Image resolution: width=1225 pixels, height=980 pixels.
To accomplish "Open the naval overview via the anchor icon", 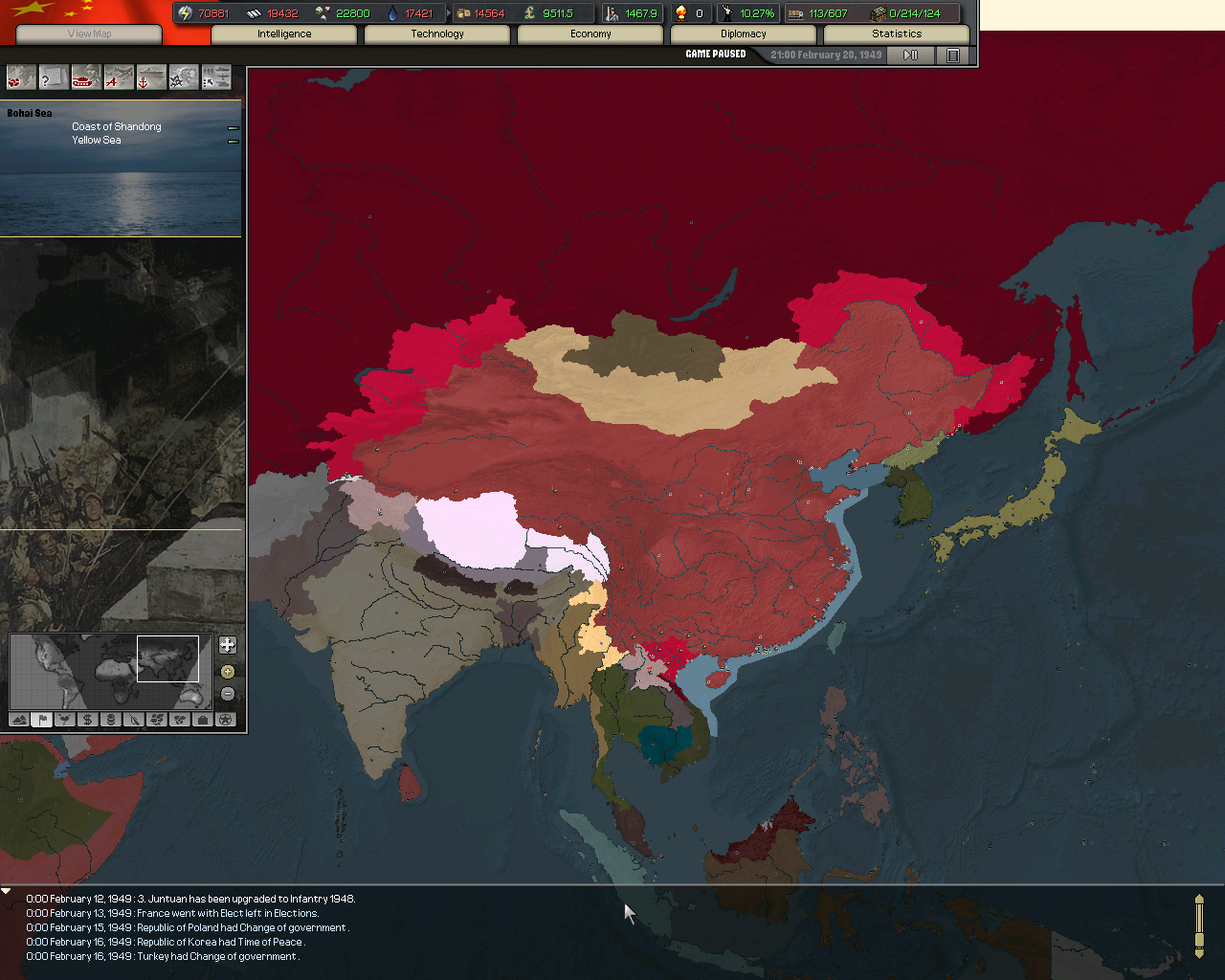I will pyautogui.click(x=149, y=77).
